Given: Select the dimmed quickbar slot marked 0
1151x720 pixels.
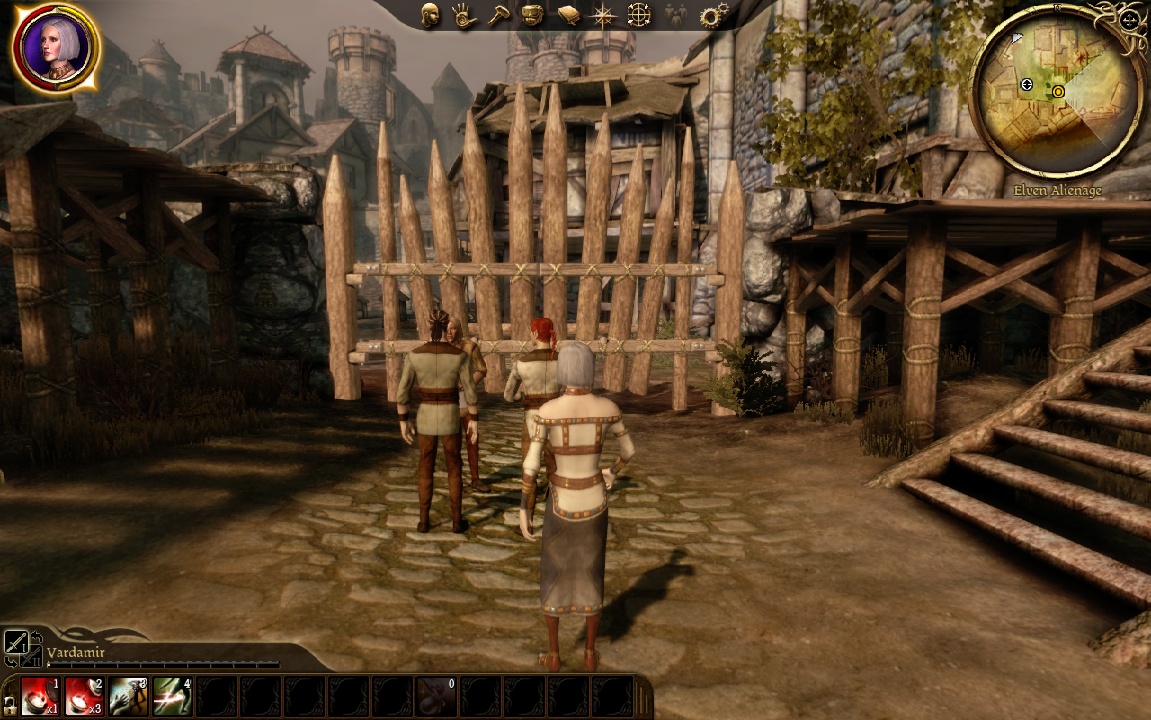Looking at the screenshot, I should click(x=436, y=696).
